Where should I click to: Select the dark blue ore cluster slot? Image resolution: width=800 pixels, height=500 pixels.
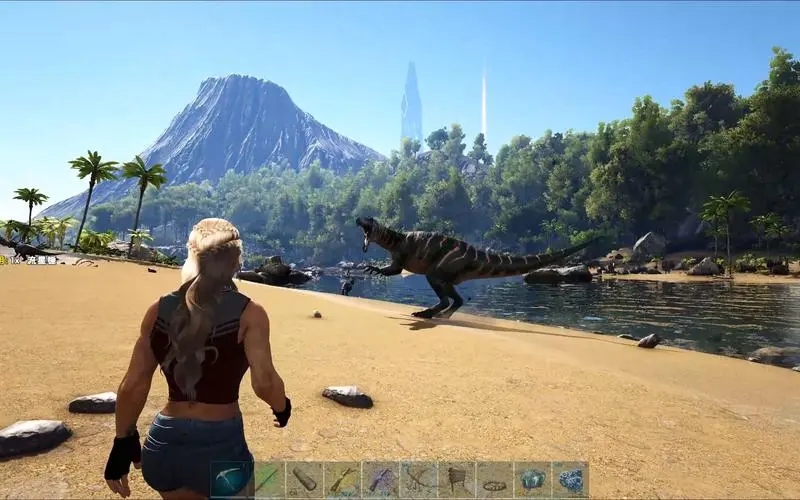pyautogui.click(x=570, y=479)
